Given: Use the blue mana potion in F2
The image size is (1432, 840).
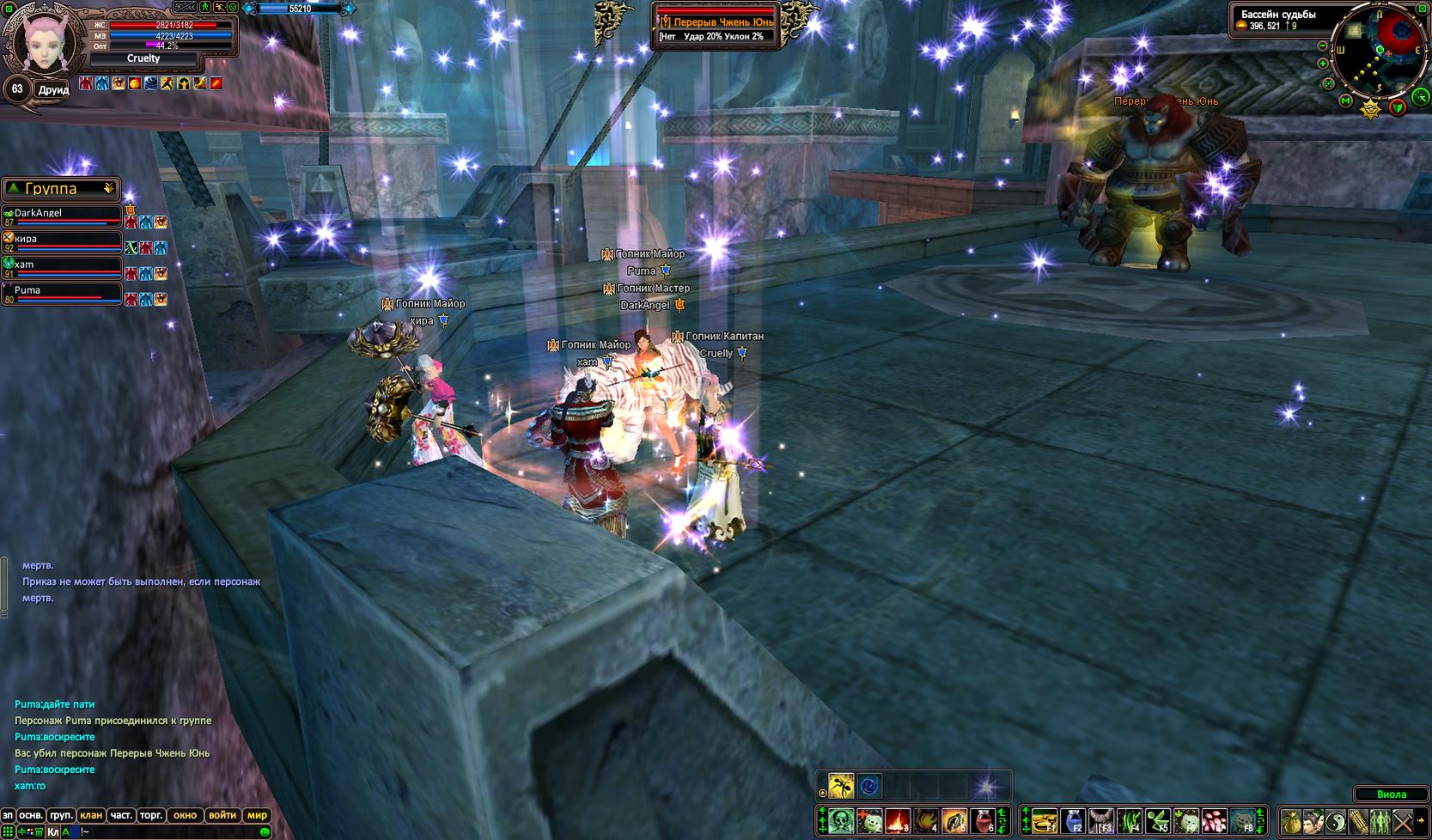Looking at the screenshot, I should tap(1073, 822).
